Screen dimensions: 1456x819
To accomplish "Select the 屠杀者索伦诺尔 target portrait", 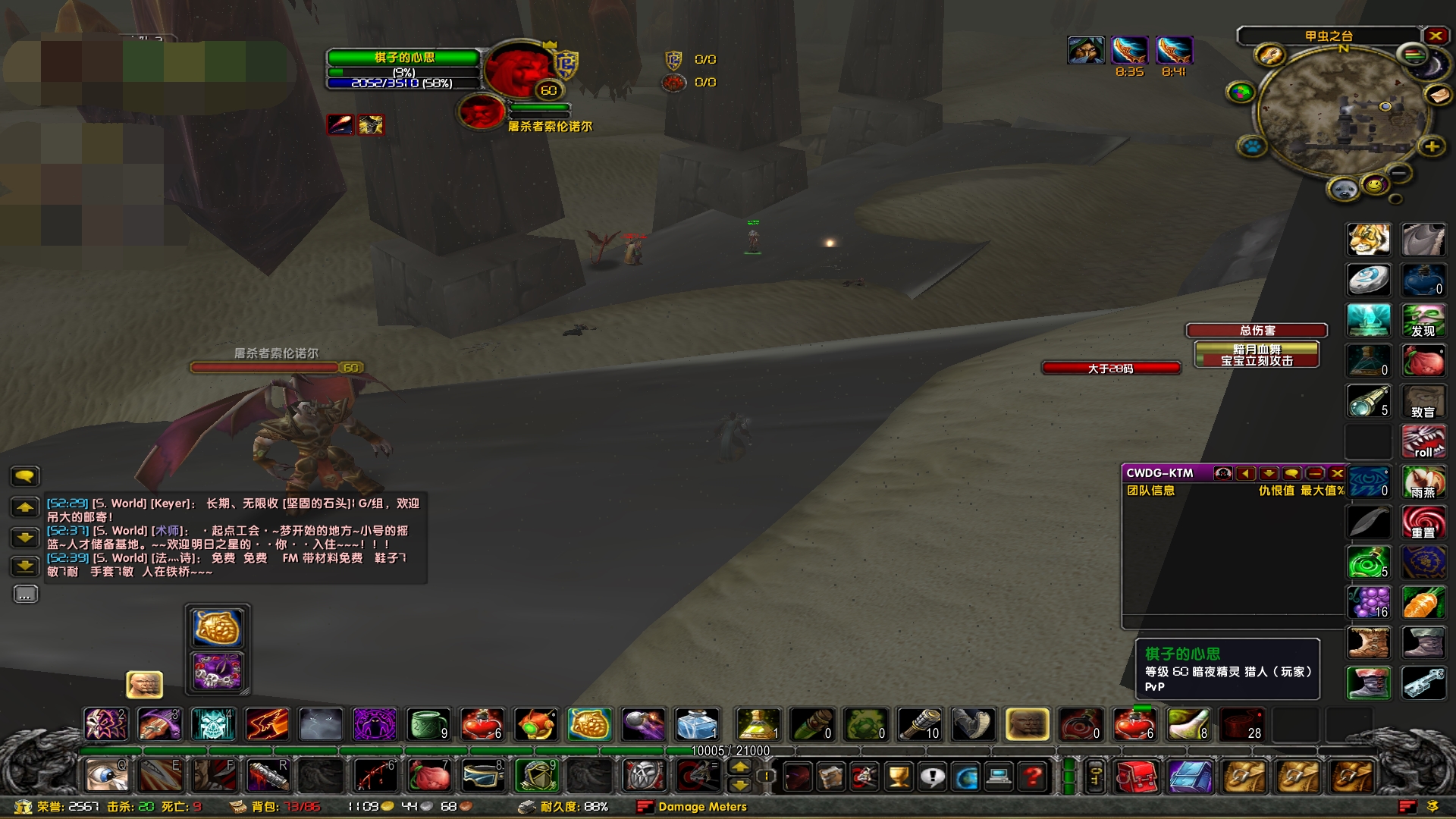I will [x=481, y=113].
